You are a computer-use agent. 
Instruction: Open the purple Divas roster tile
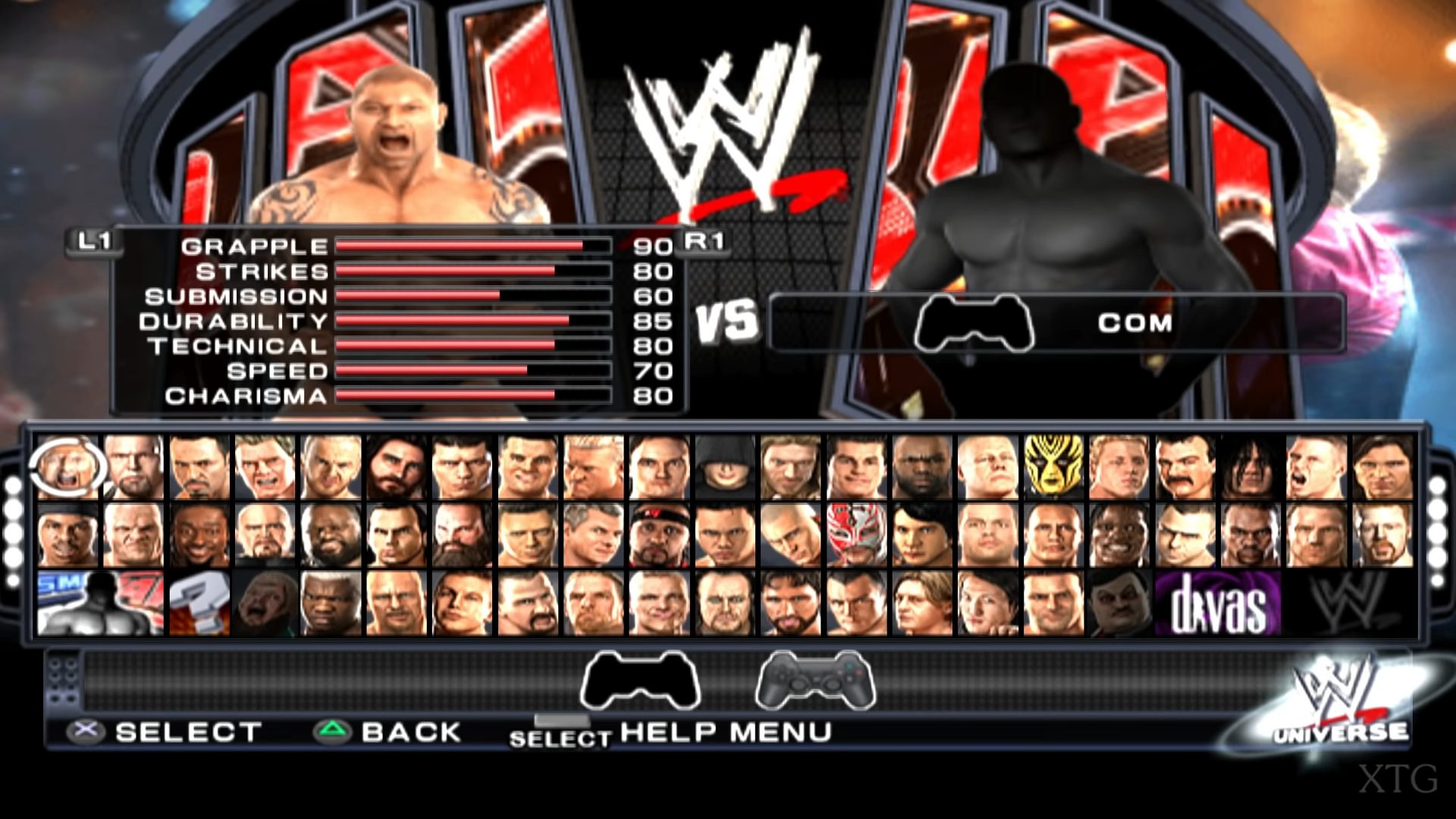1218,604
